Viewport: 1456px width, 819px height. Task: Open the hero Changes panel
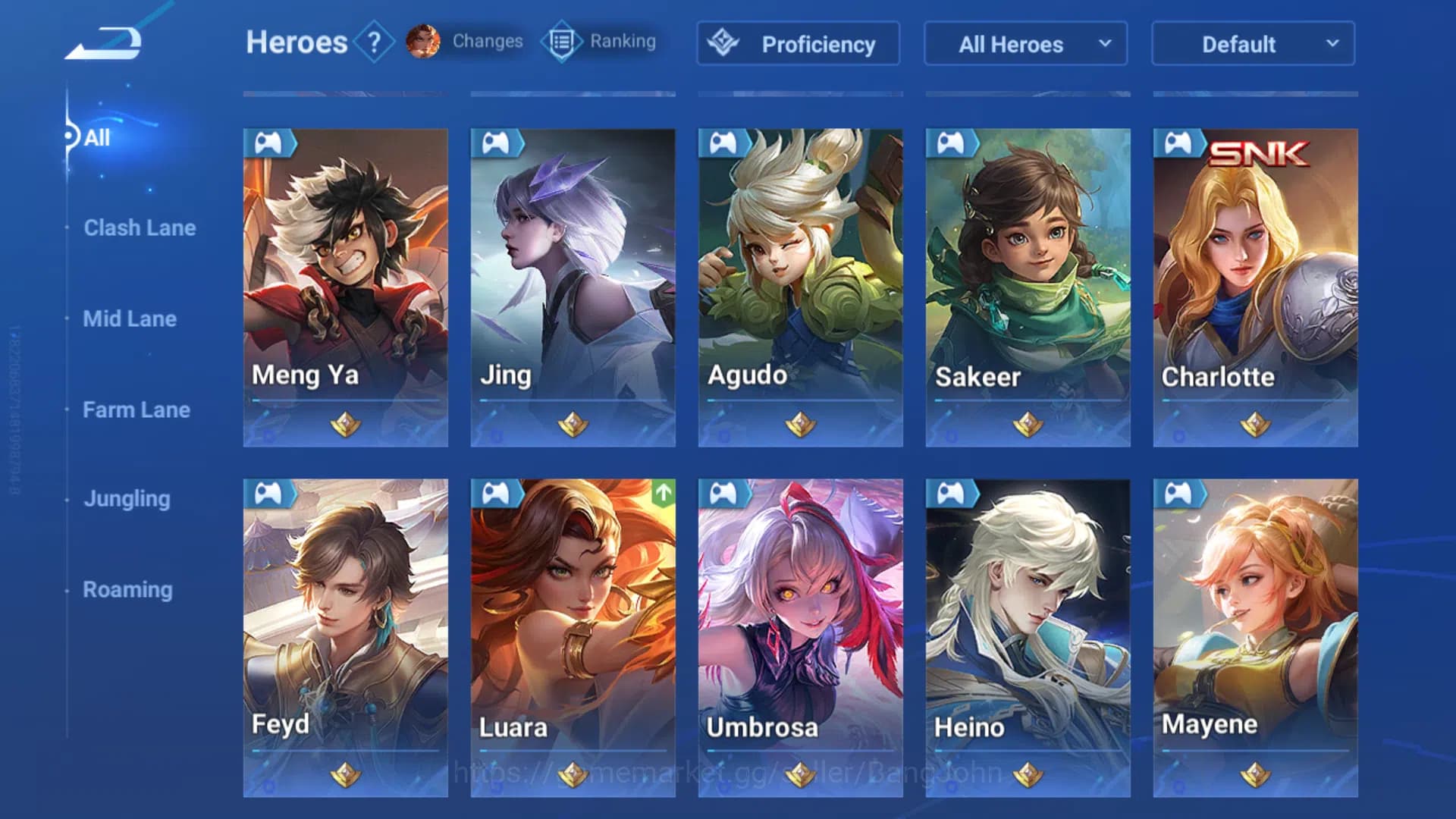[x=461, y=42]
